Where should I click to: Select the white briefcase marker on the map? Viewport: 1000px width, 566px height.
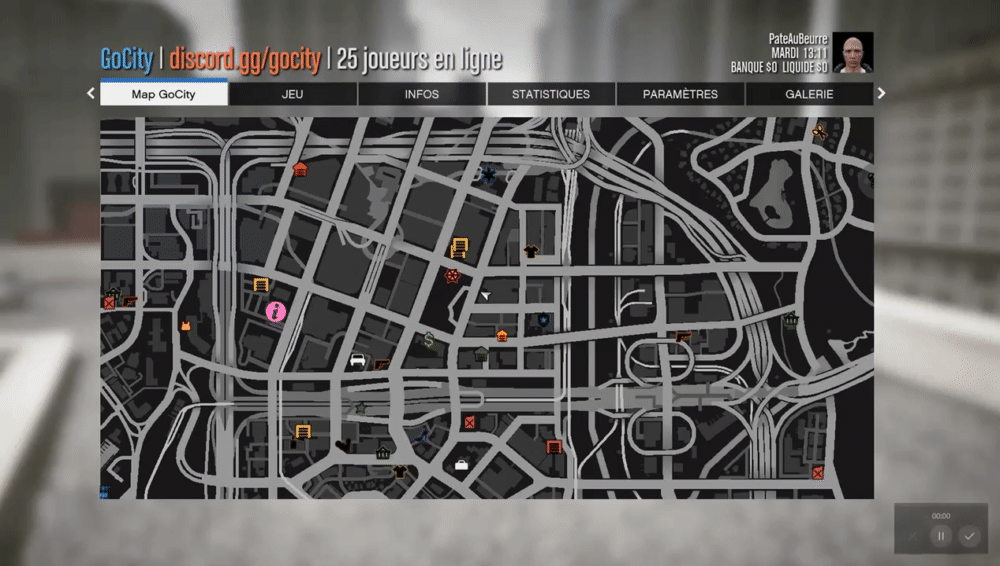(x=462, y=465)
